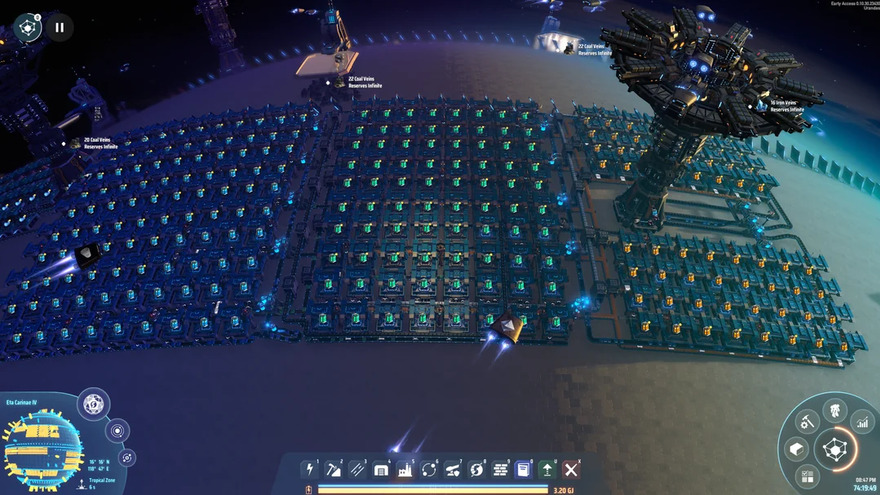Image resolution: width=880 pixels, height=495 pixels.
Task: Choose the brick foundation build category
Action: point(500,469)
